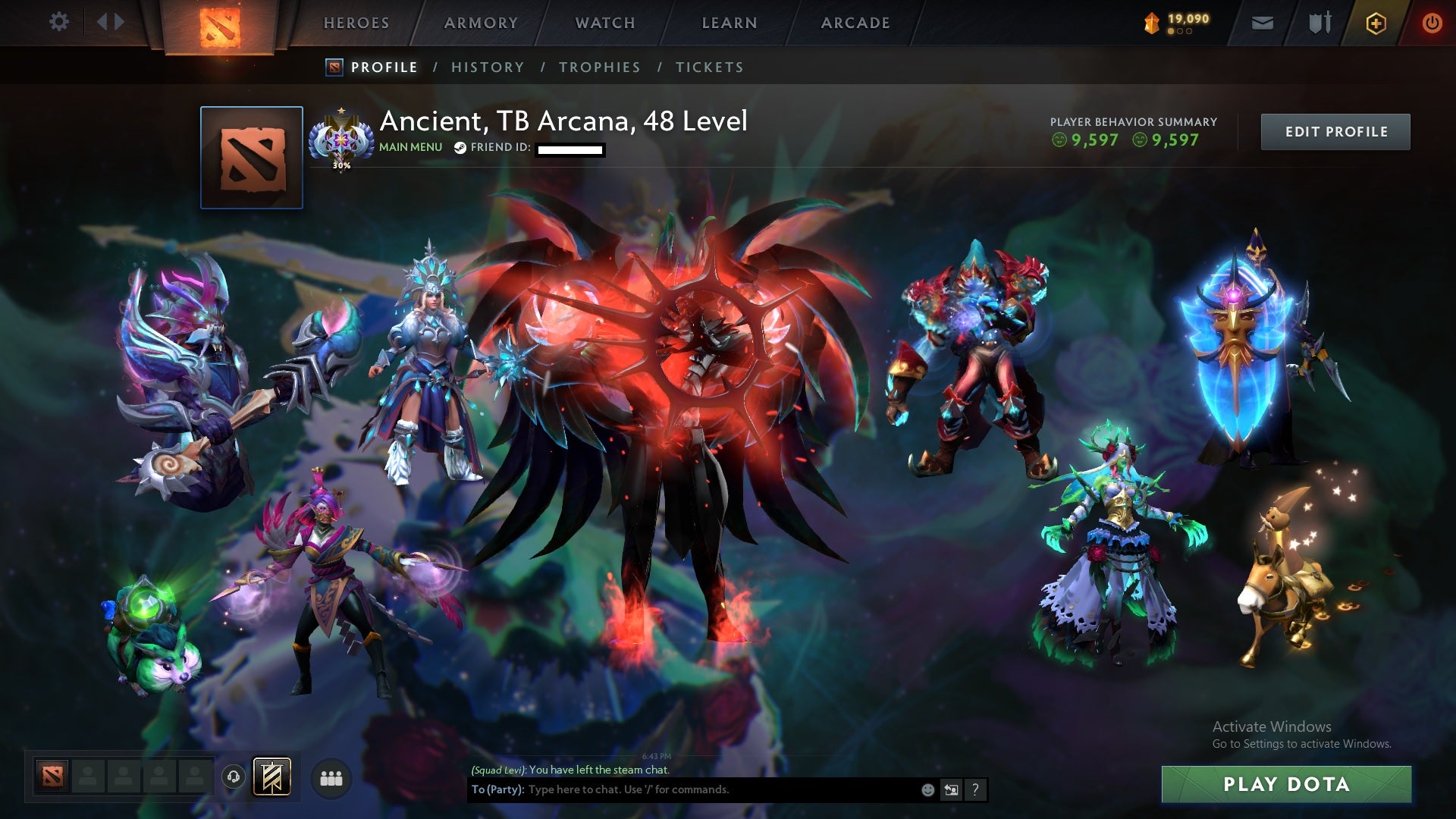Click the EDIT PROFILE button
Viewport: 1456px width, 819px height.
(1335, 130)
